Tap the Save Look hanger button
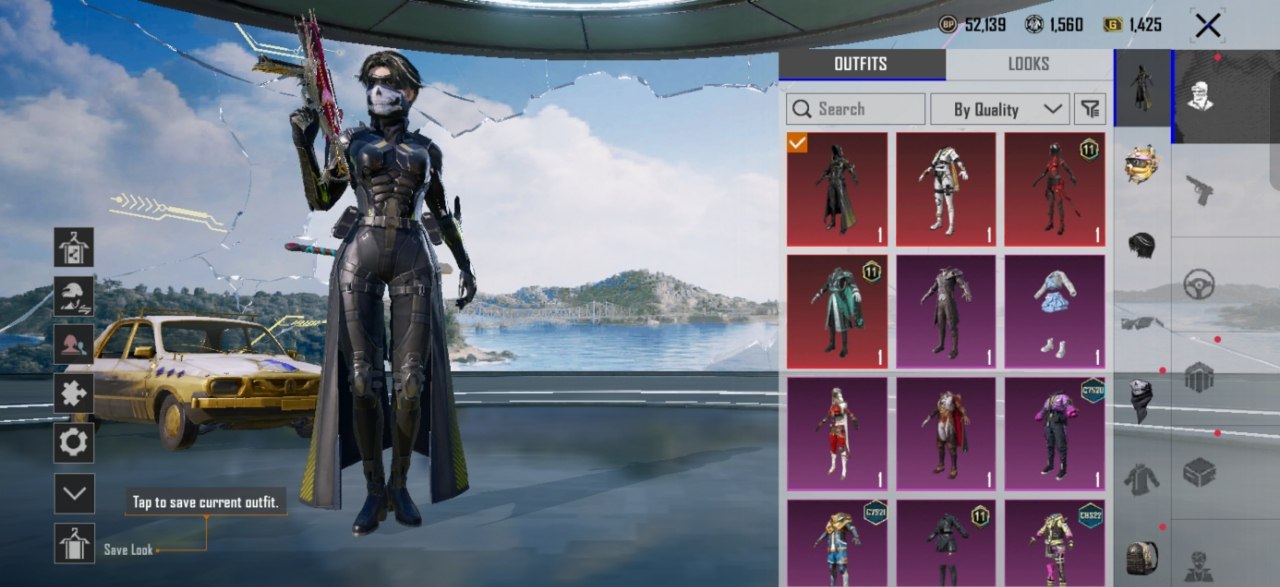The height and width of the screenshot is (587, 1280). (x=74, y=543)
